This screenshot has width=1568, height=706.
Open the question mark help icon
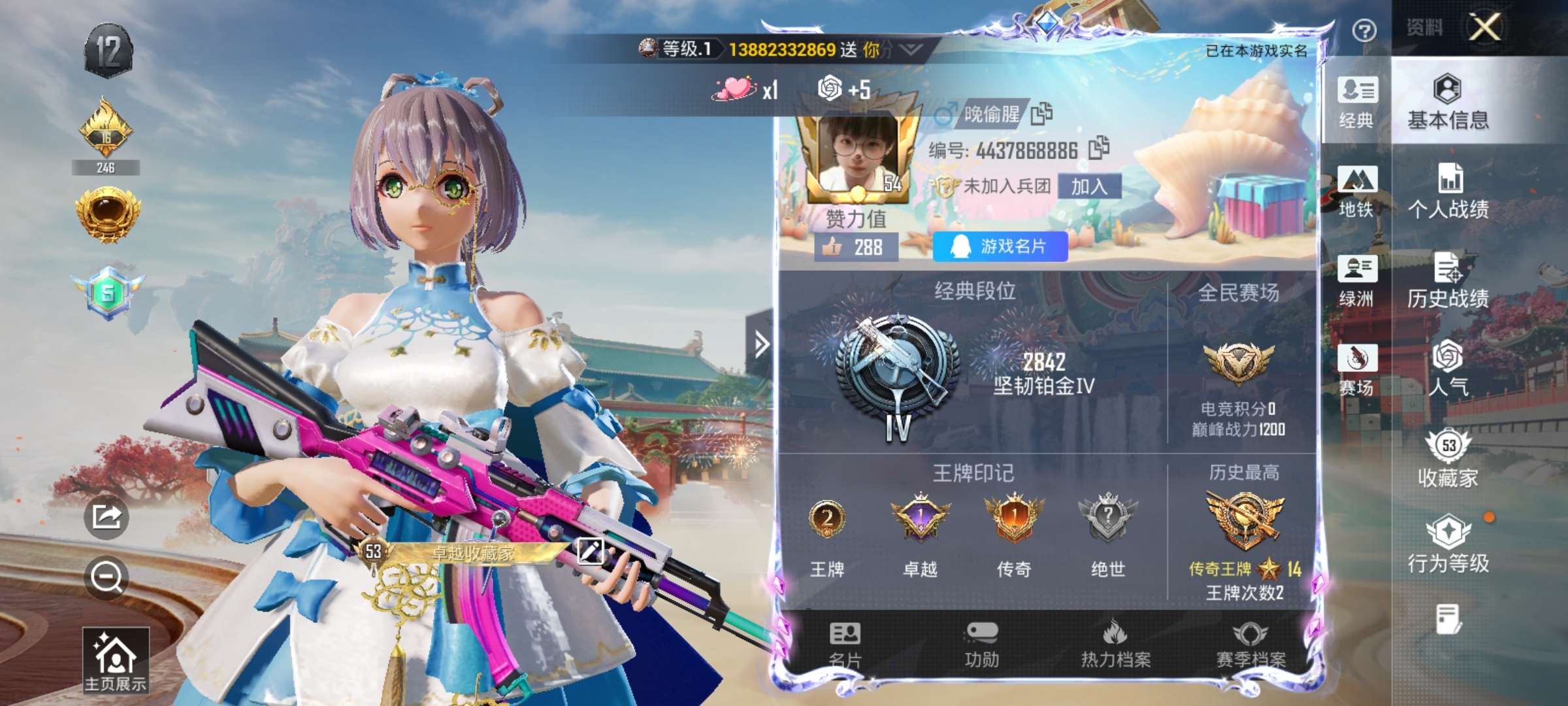tap(1364, 31)
